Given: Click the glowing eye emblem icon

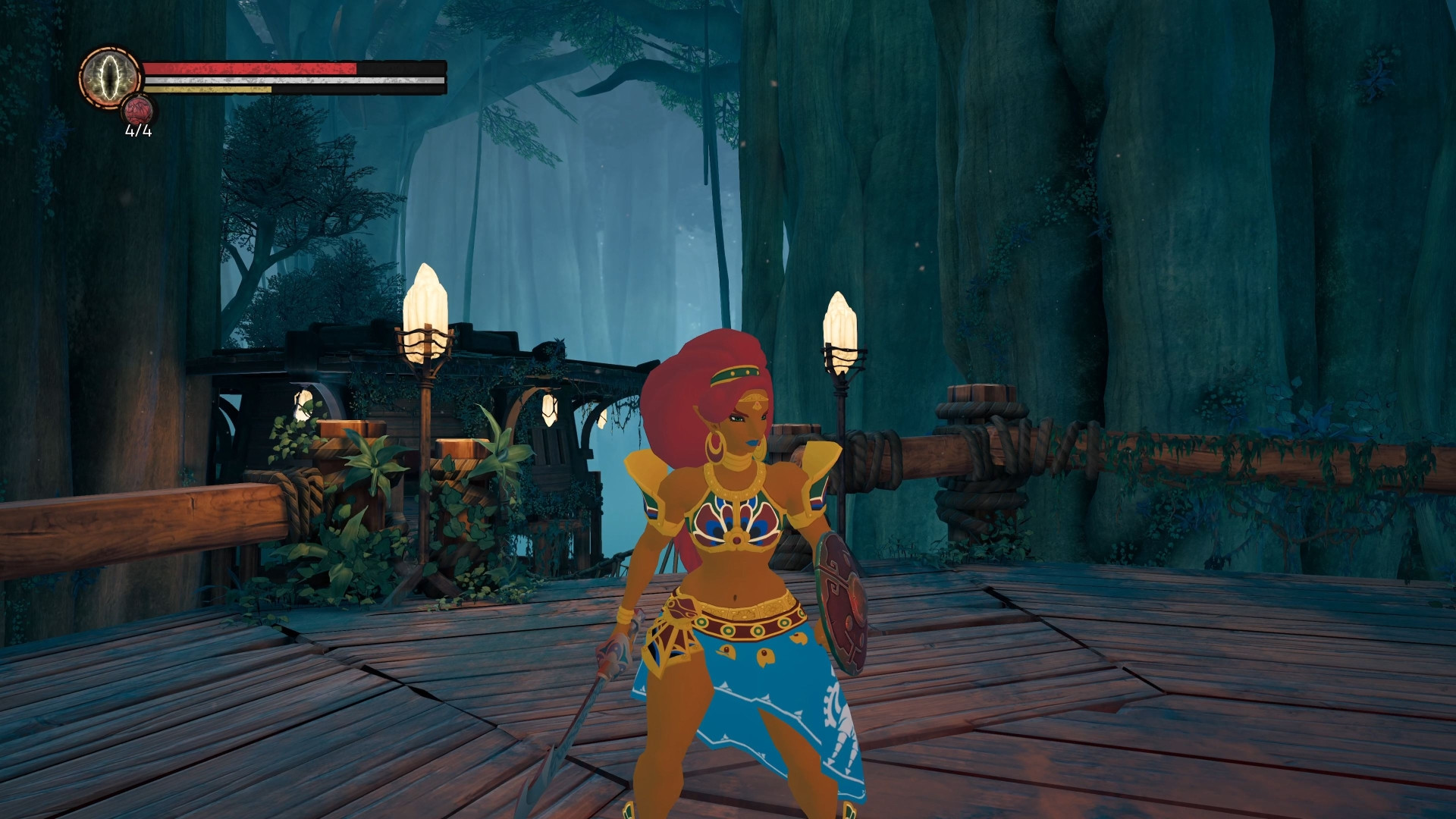Looking at the screenshot, I should tap(108, 79).
